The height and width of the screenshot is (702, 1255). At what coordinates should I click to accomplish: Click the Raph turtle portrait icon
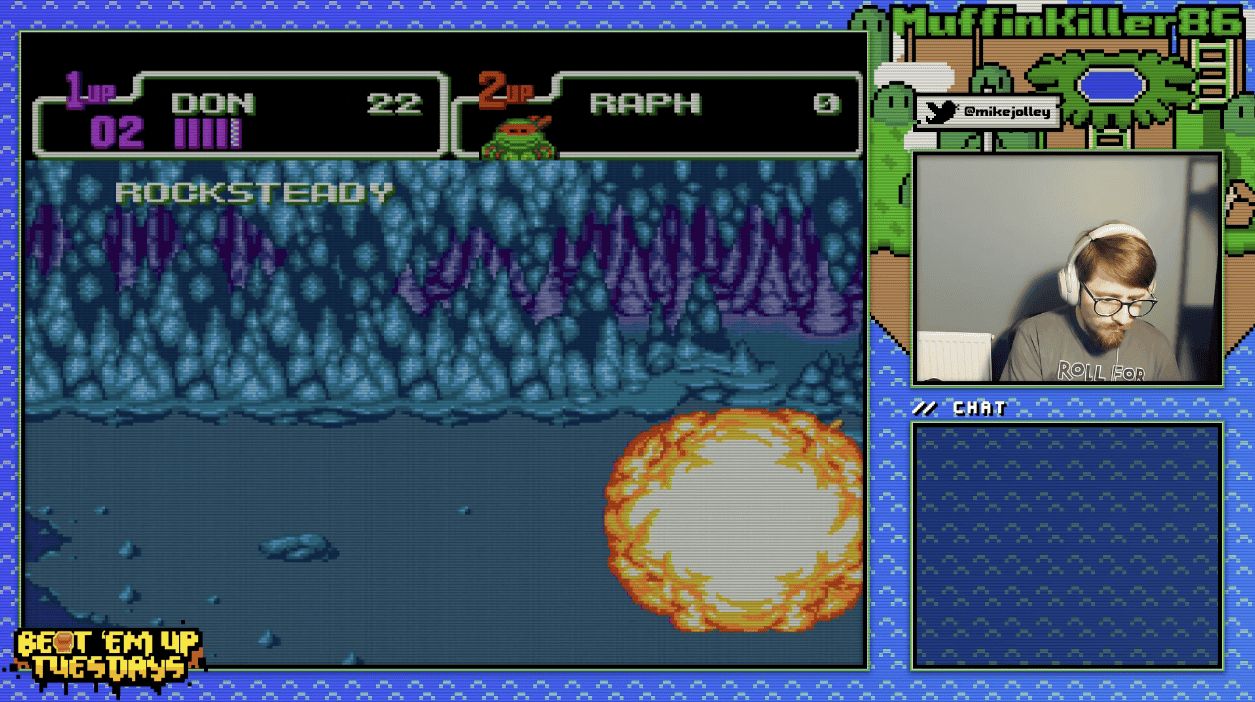(518, 139)
